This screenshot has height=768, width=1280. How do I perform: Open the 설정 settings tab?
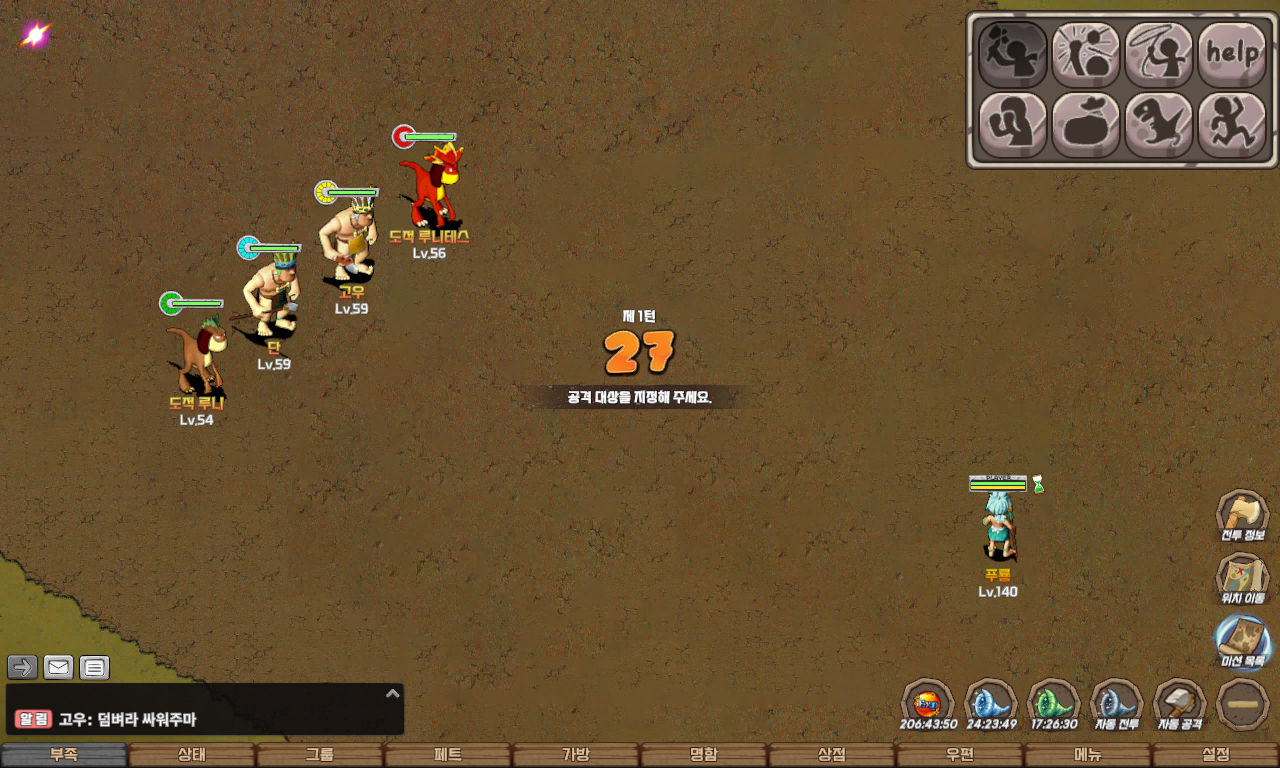(x=1215, y=755)
